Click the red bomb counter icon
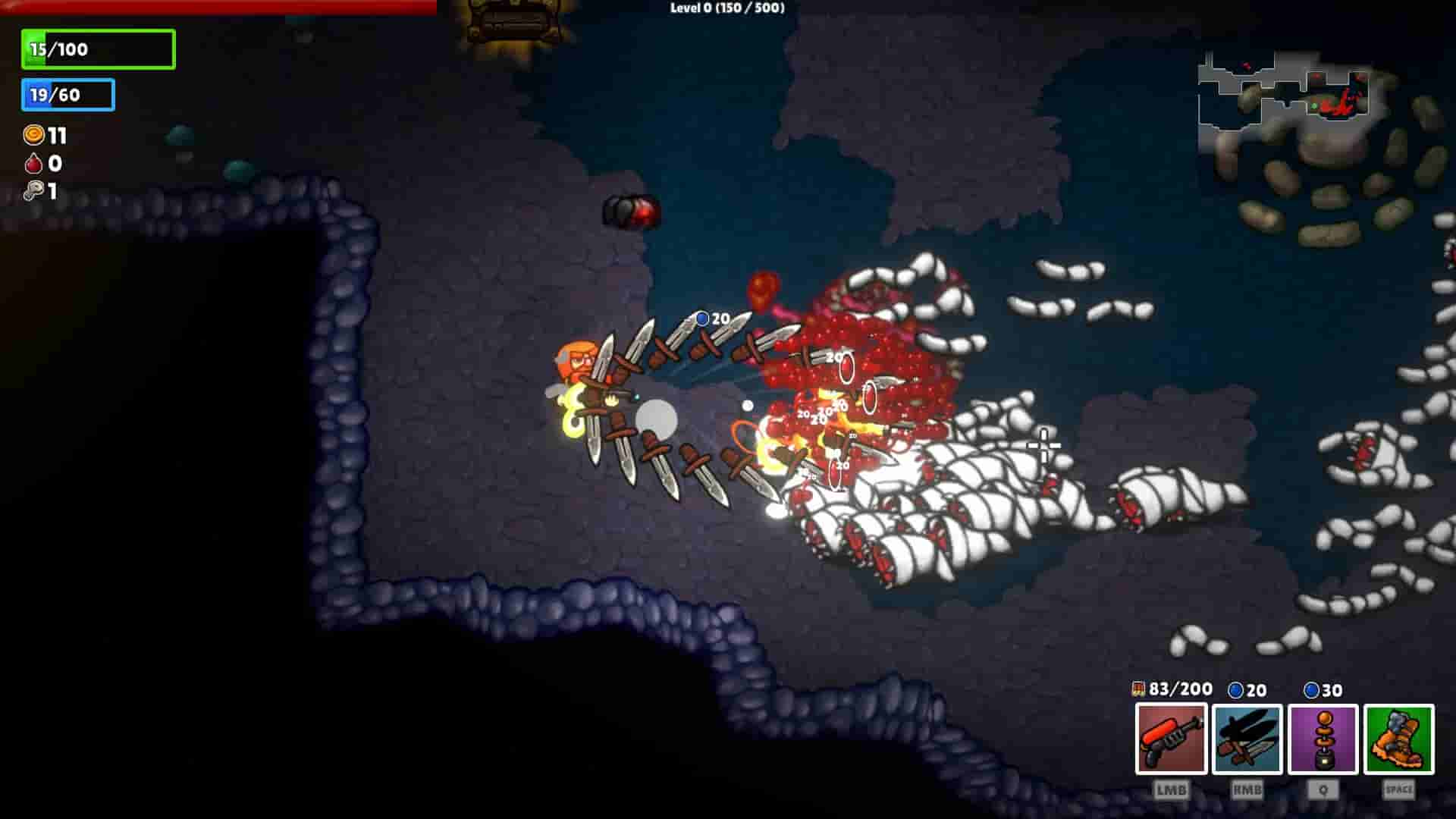Screen dimensions: 1456x819 point(31,165)
